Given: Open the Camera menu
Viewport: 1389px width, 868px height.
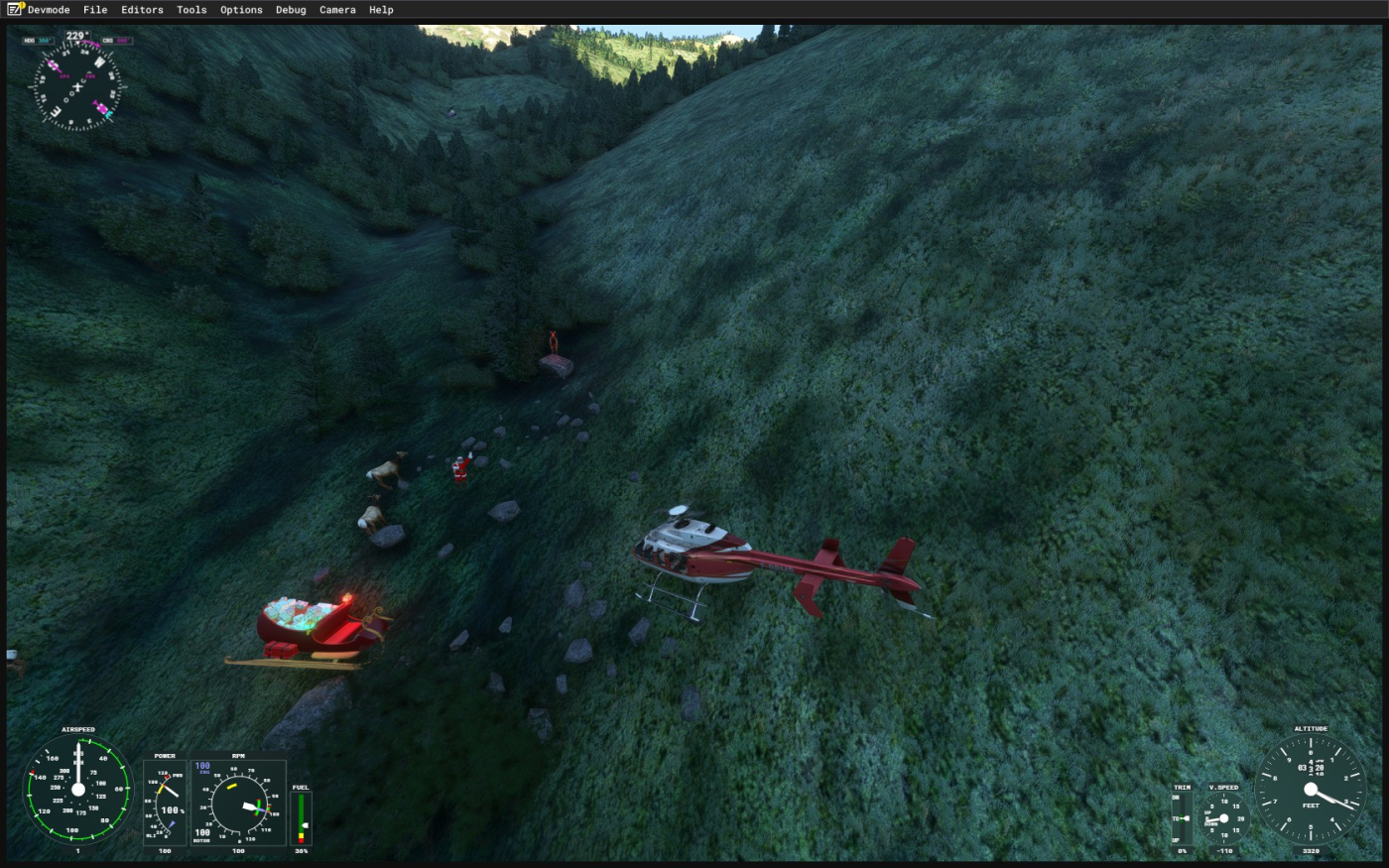Looking at the screenshot, I should pos(337,10).
